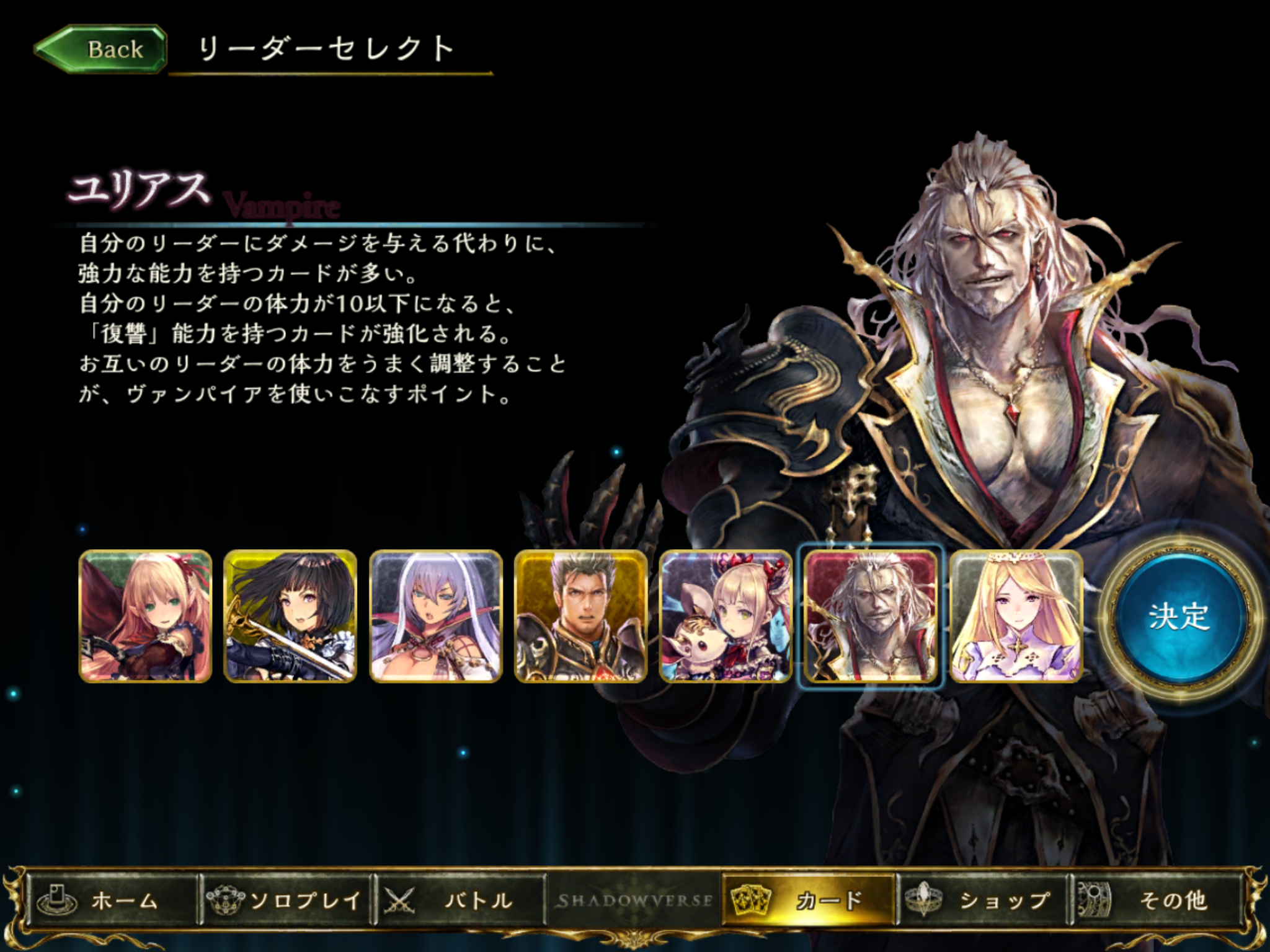The height and width of the screenshot is (952, 1270).
Task: Confirm leader with the blue 決定 button
Action: (1179, 616)
